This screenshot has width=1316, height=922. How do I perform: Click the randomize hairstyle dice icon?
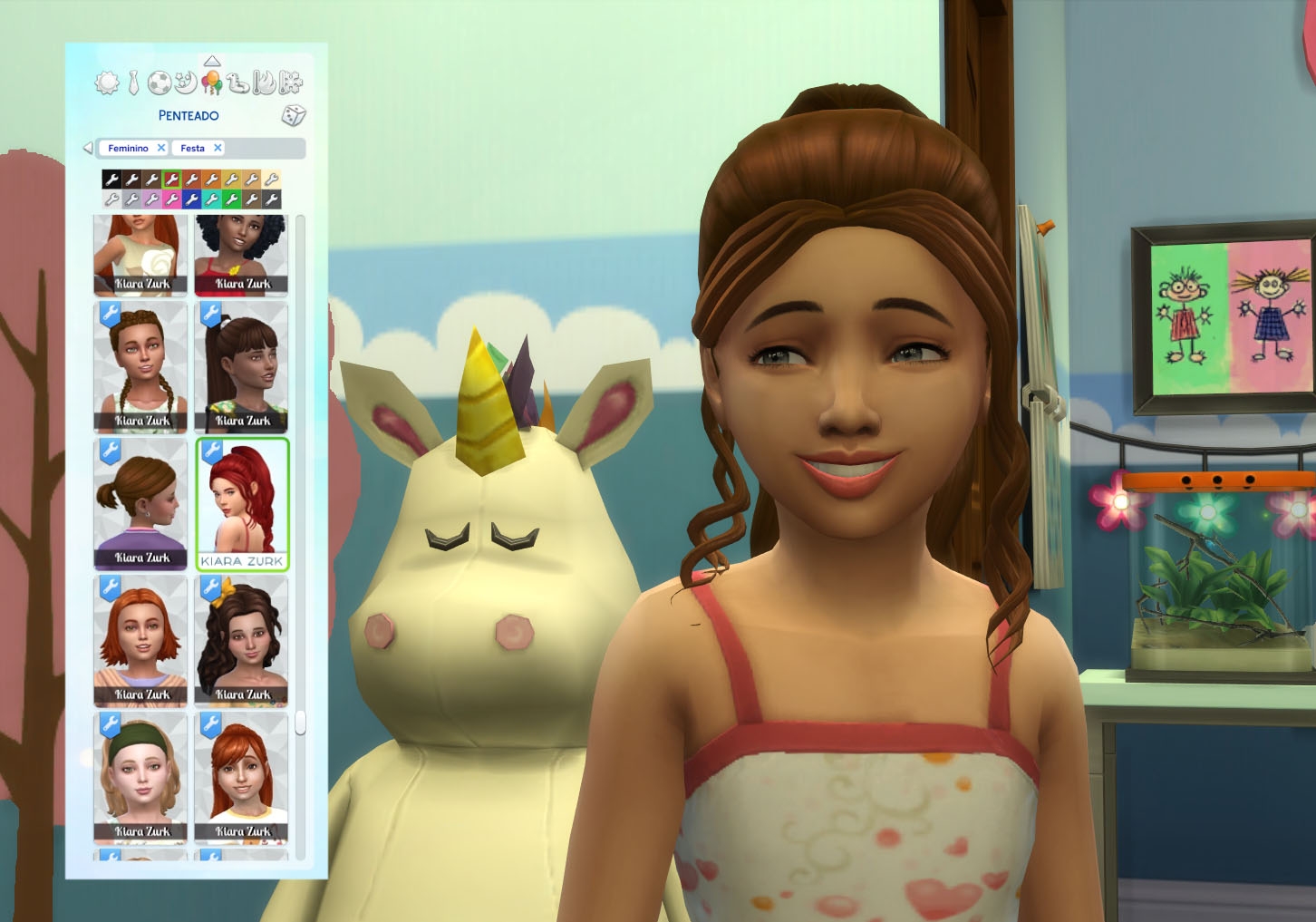click(293, 115)
